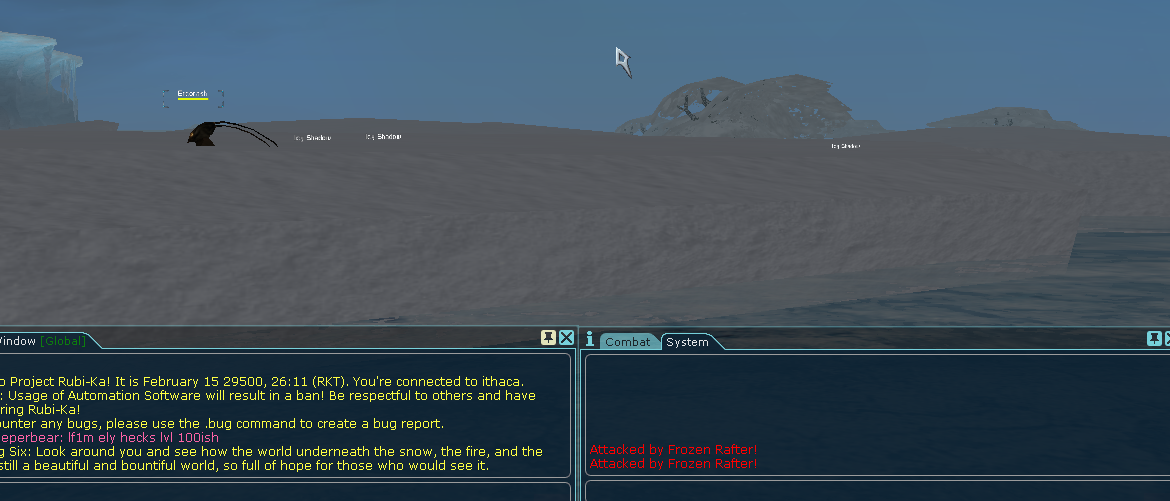The height and width of the screenshot is (501, 1170).
Task: Click the System message log panel
Action: click(875, 414)
